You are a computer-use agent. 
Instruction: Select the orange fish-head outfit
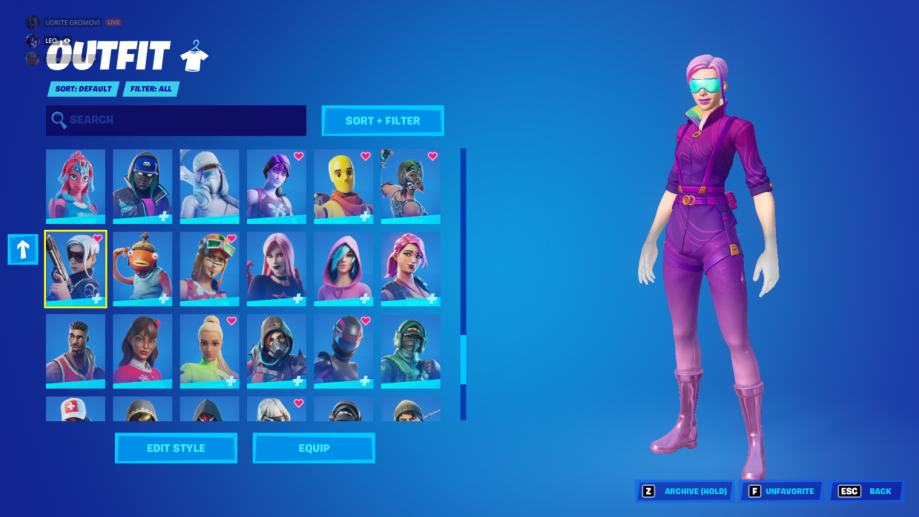(x=142, y=267)
